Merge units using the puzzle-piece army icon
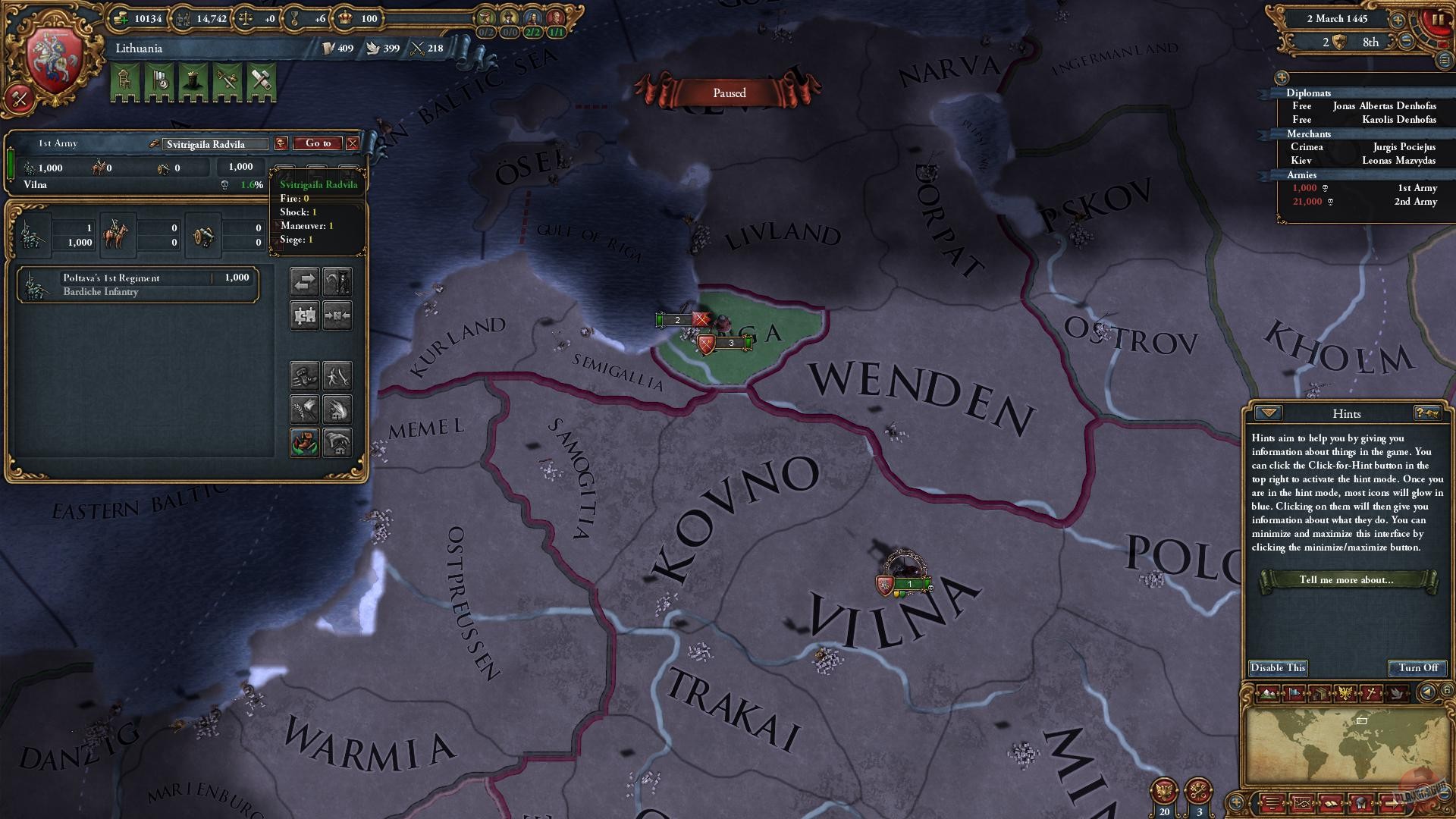 tap(305, 315)
